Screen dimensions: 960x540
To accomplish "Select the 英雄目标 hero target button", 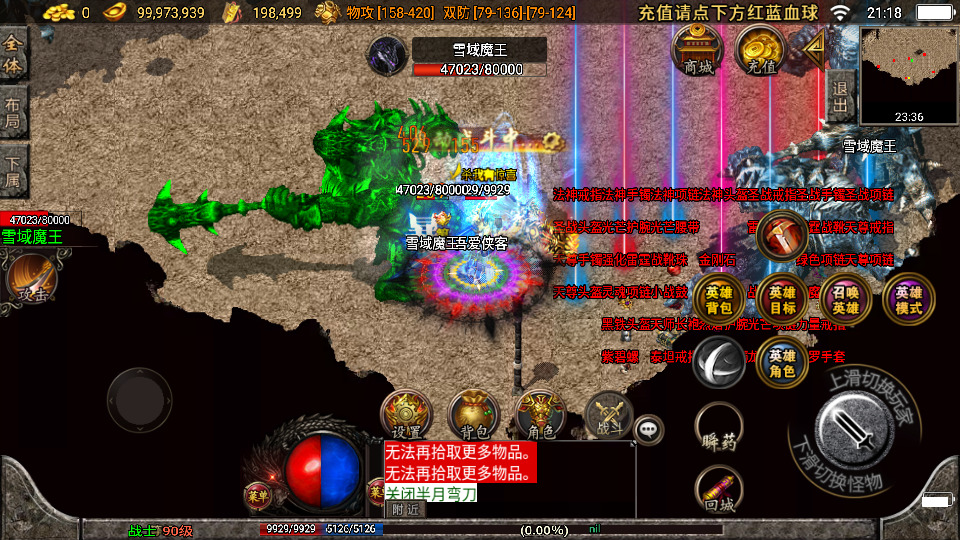I will click(782, 299).
